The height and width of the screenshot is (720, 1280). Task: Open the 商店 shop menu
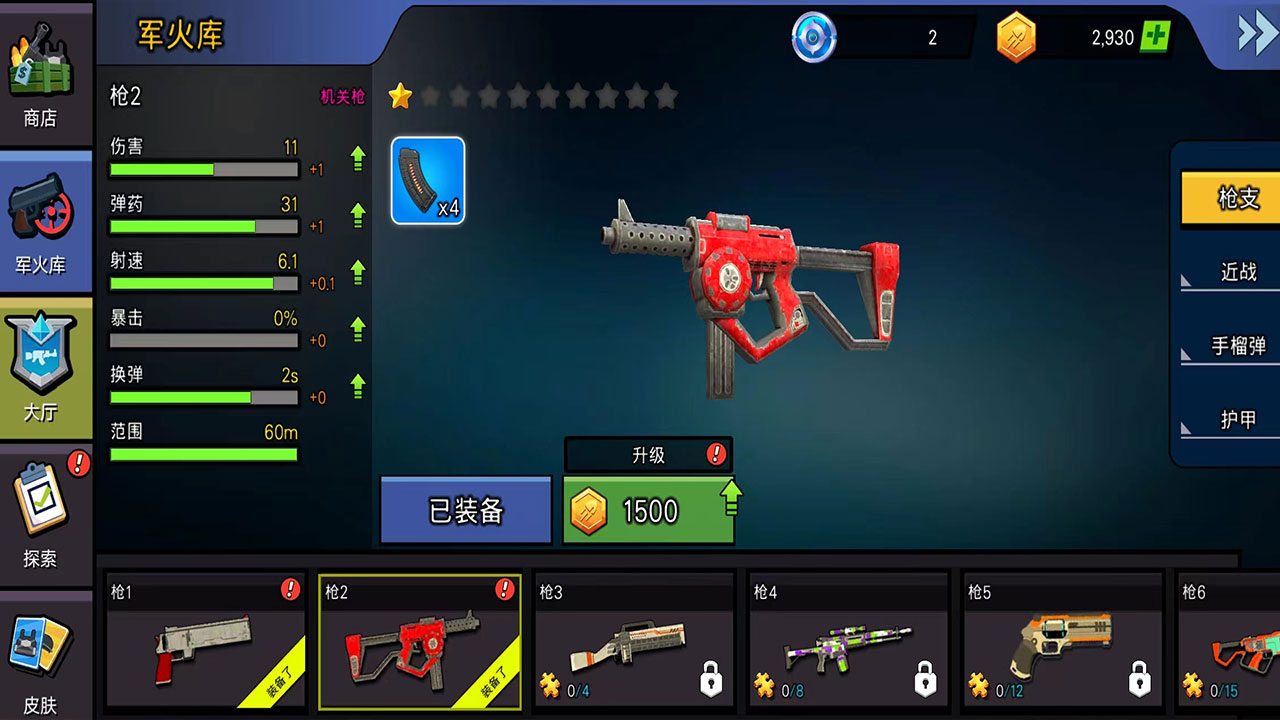pos(42,75)
